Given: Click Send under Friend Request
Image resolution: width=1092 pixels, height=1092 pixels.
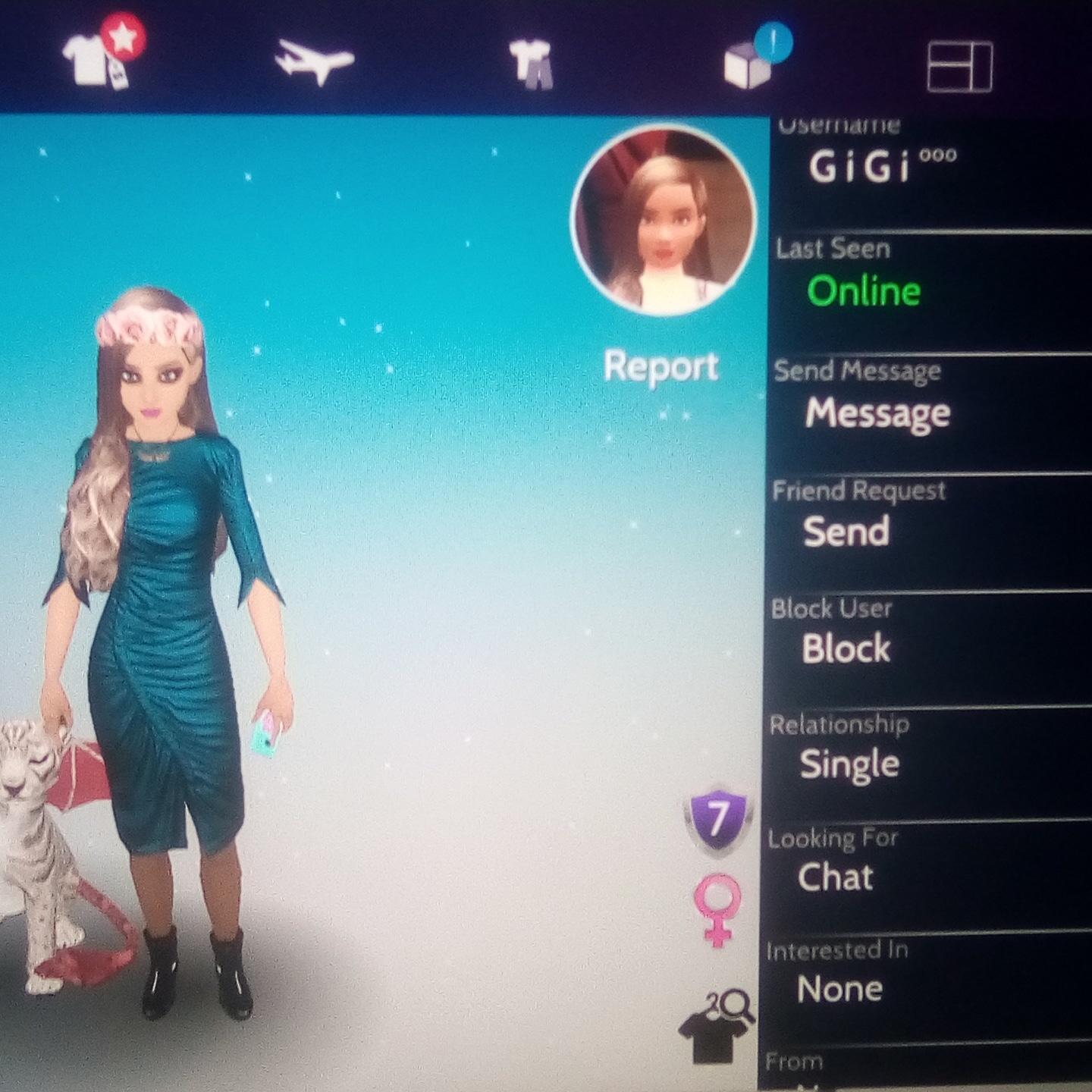Looking at the screenshot, I should (847, 532).
